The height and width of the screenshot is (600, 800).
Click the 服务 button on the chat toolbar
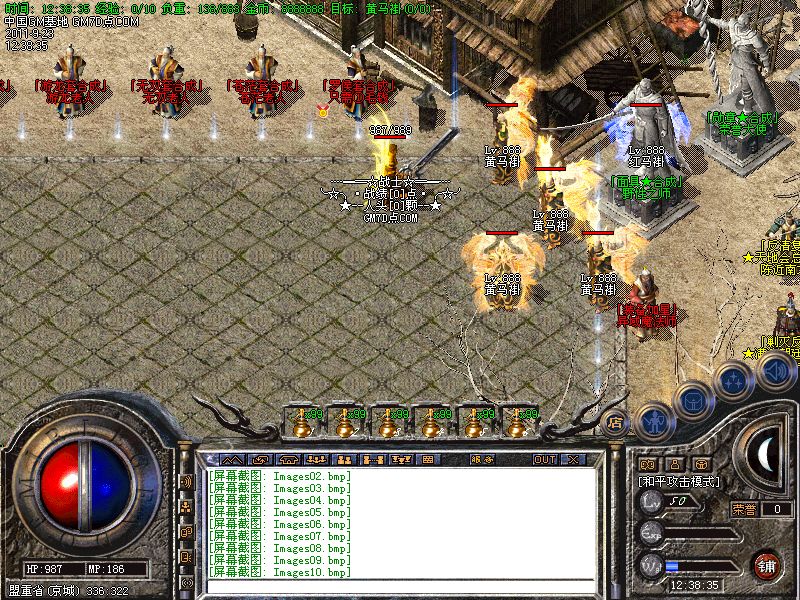click(482, 459)
